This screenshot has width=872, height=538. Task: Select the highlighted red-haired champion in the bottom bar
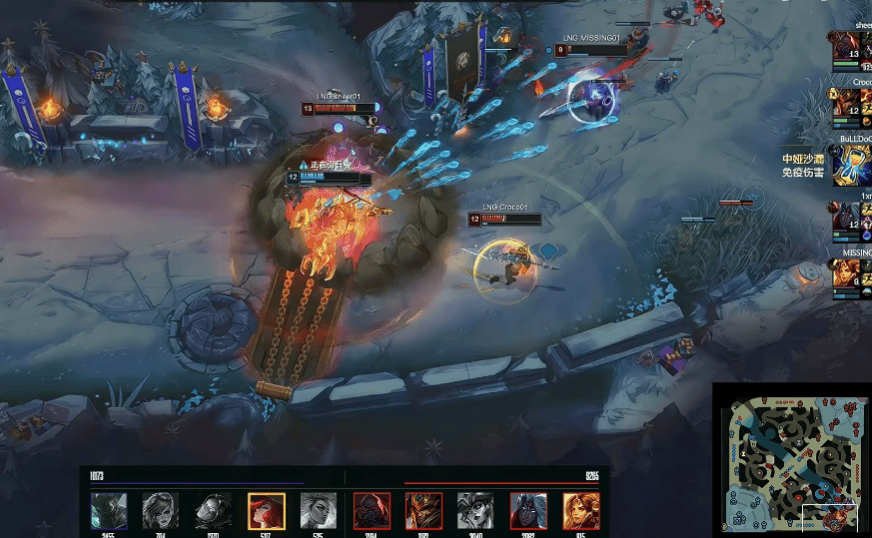[266, 511]
